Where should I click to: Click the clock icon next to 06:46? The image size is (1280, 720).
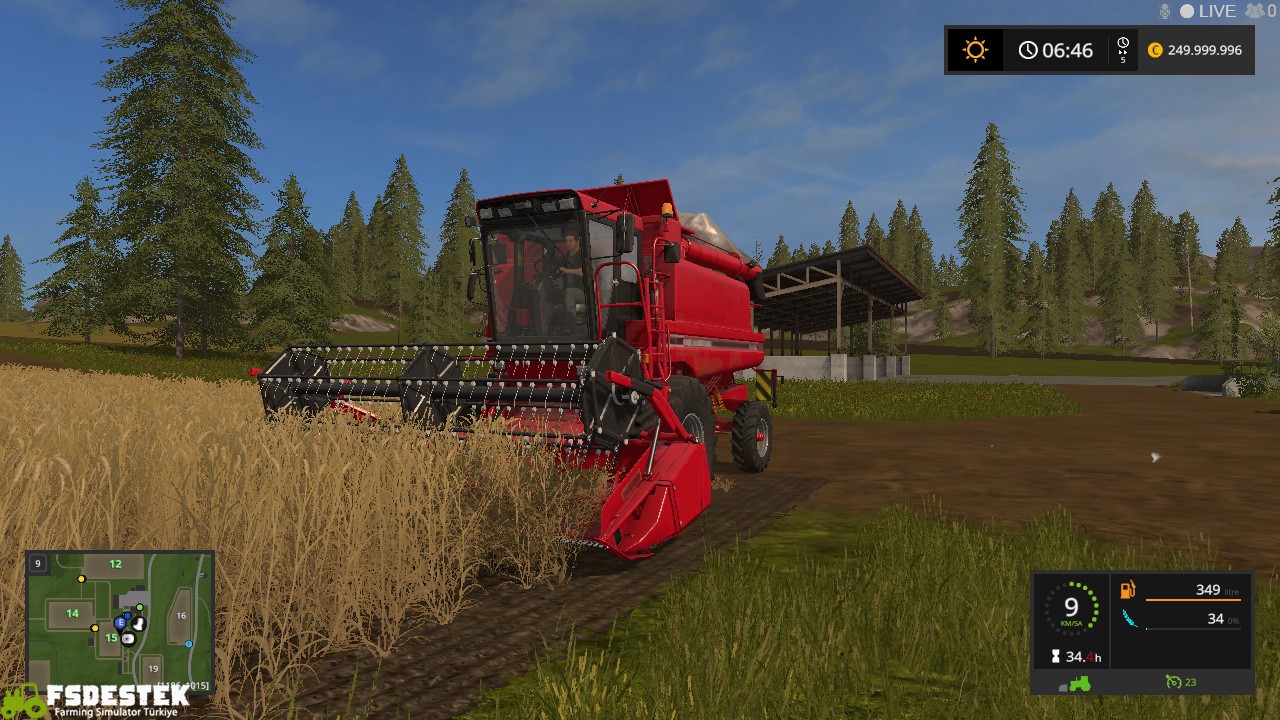click(1029, 49)
